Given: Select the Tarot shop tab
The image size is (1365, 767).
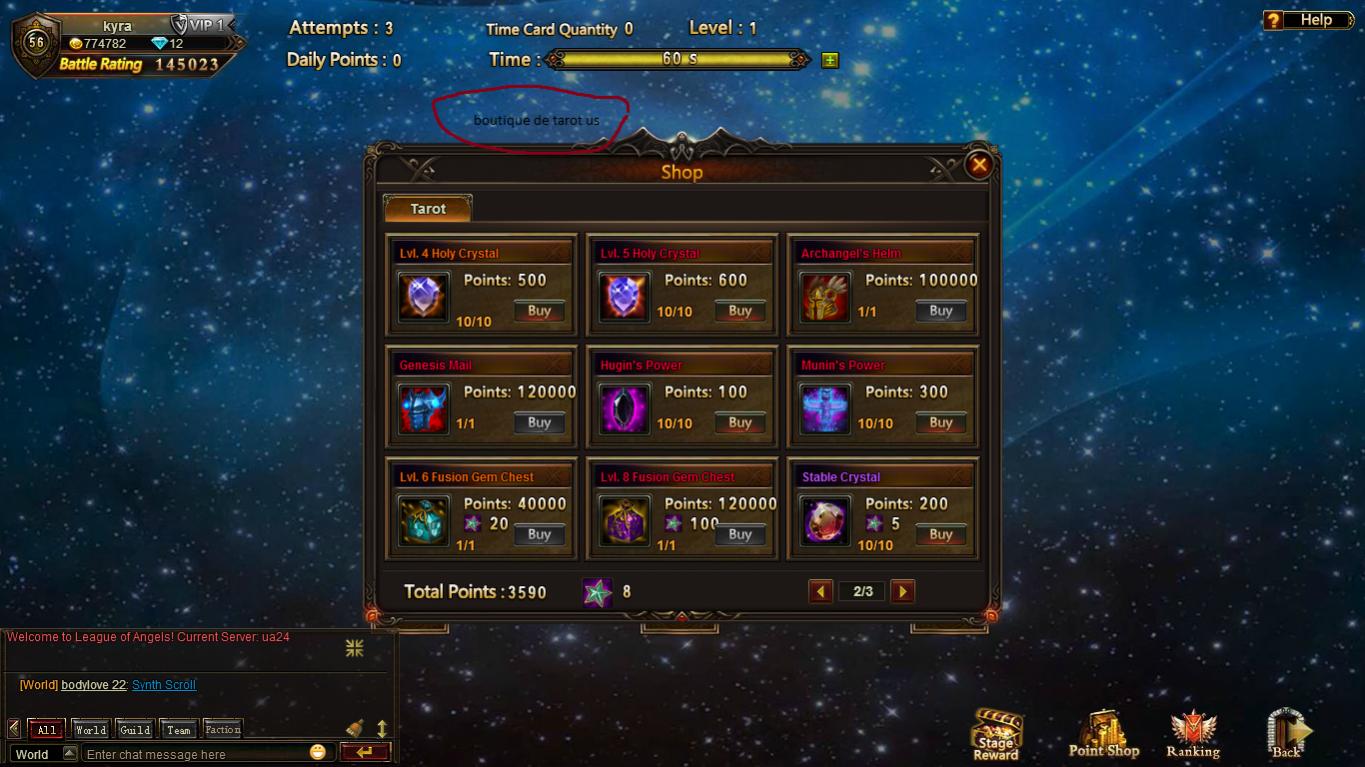Looking at the screenshot, I should tap(428, 209).
